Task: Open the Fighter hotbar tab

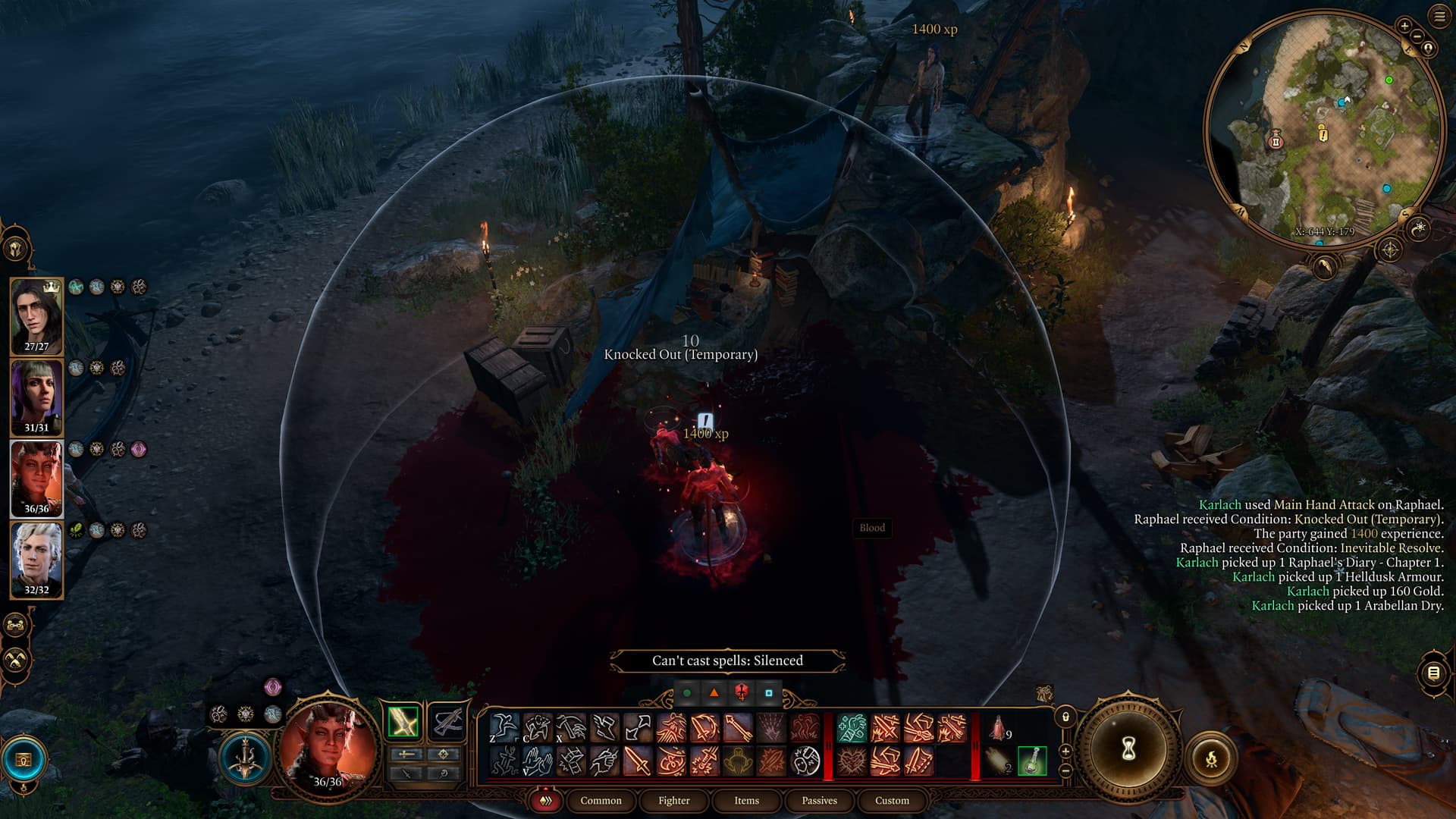Action: click(x=673, y=801)
